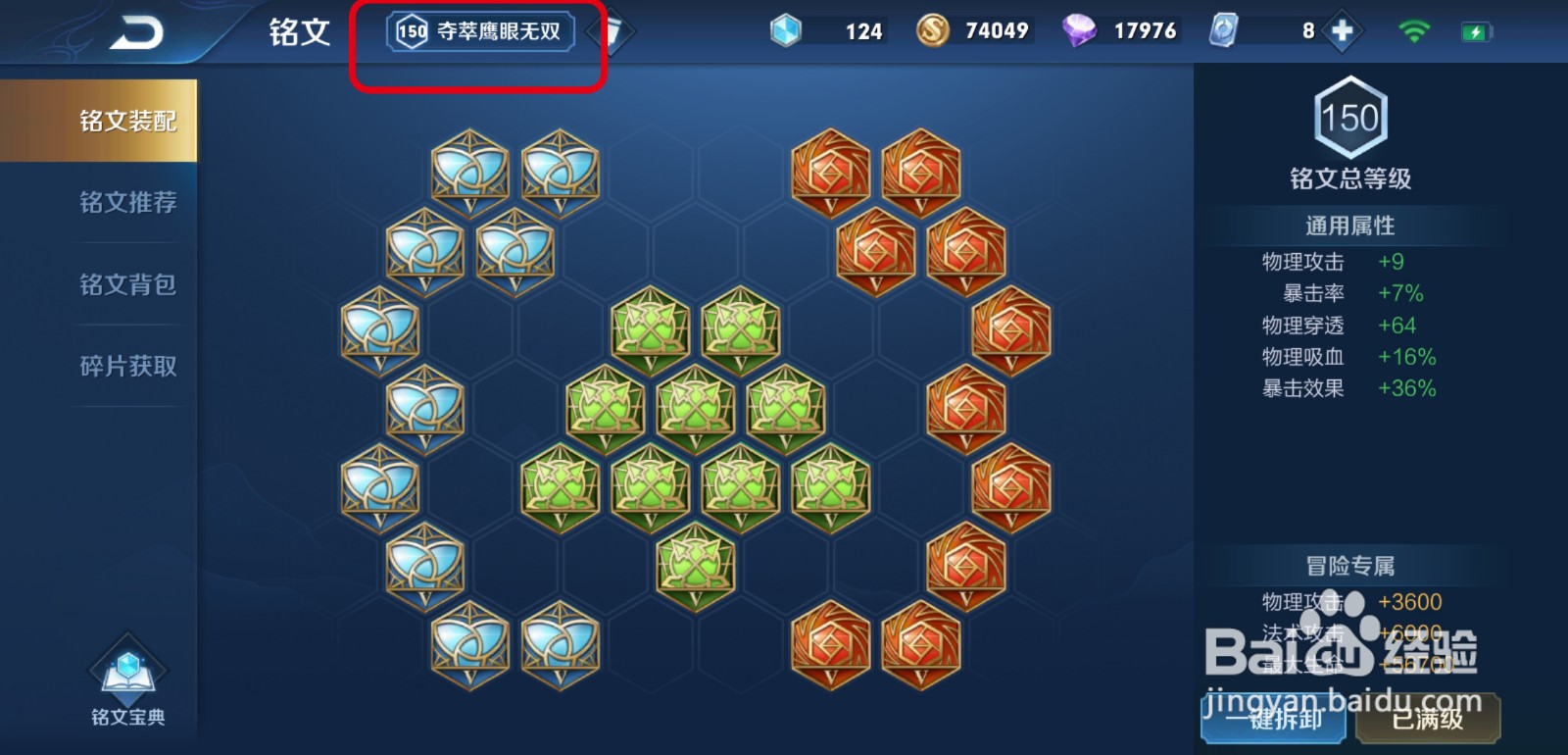Click the blue gem currency icon
Viewport: 1568px width, 755px height.
point(784,30)
